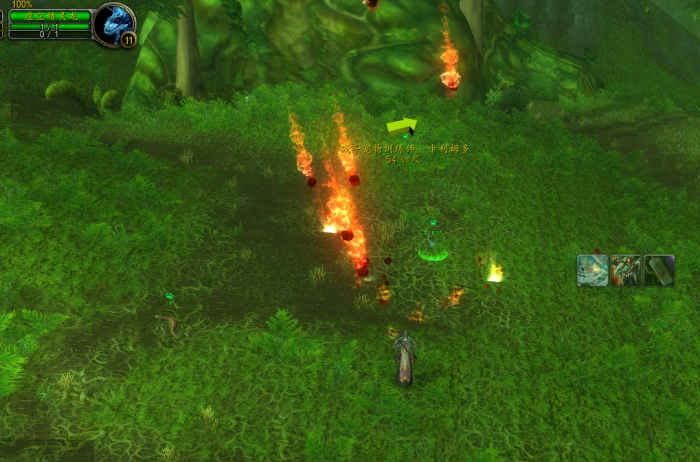
Task: Select the gray scroll item icon
Action: click(x=659, y=271)
